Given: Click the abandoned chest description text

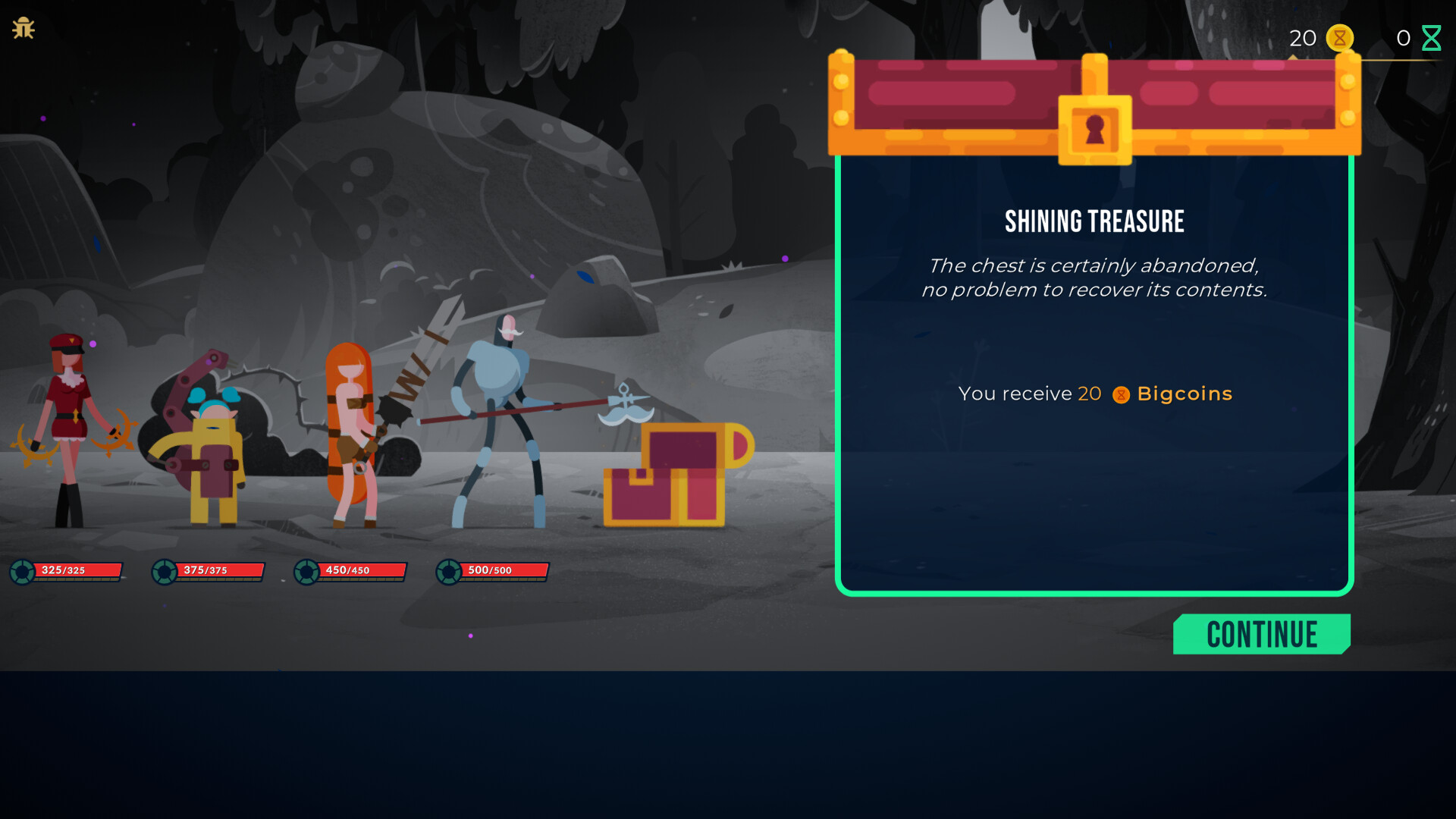Looking at the screenshot, I should 1094,278.
